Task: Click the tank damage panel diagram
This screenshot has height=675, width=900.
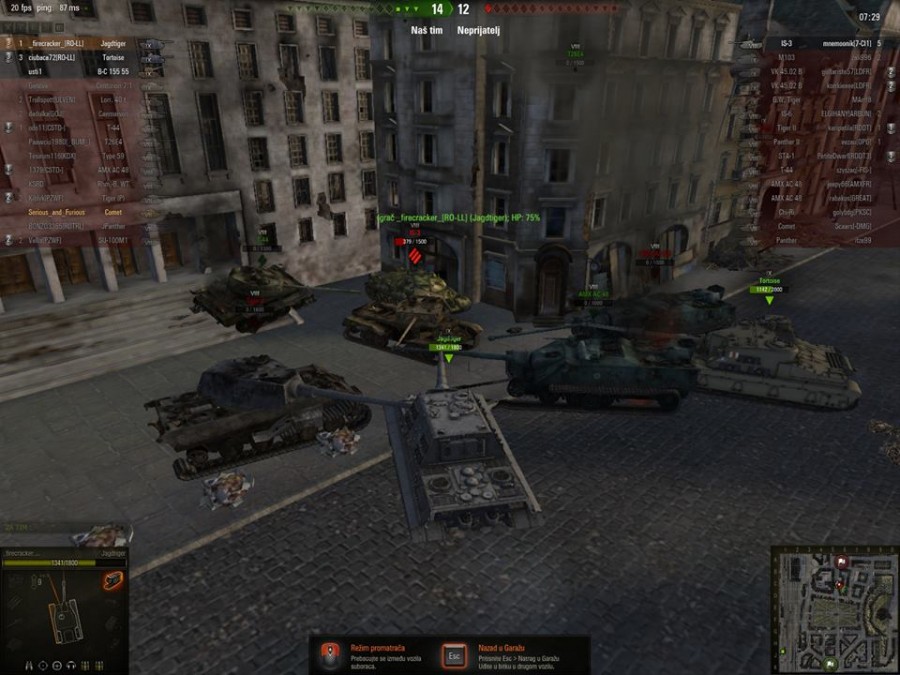Action: point(65,621)
